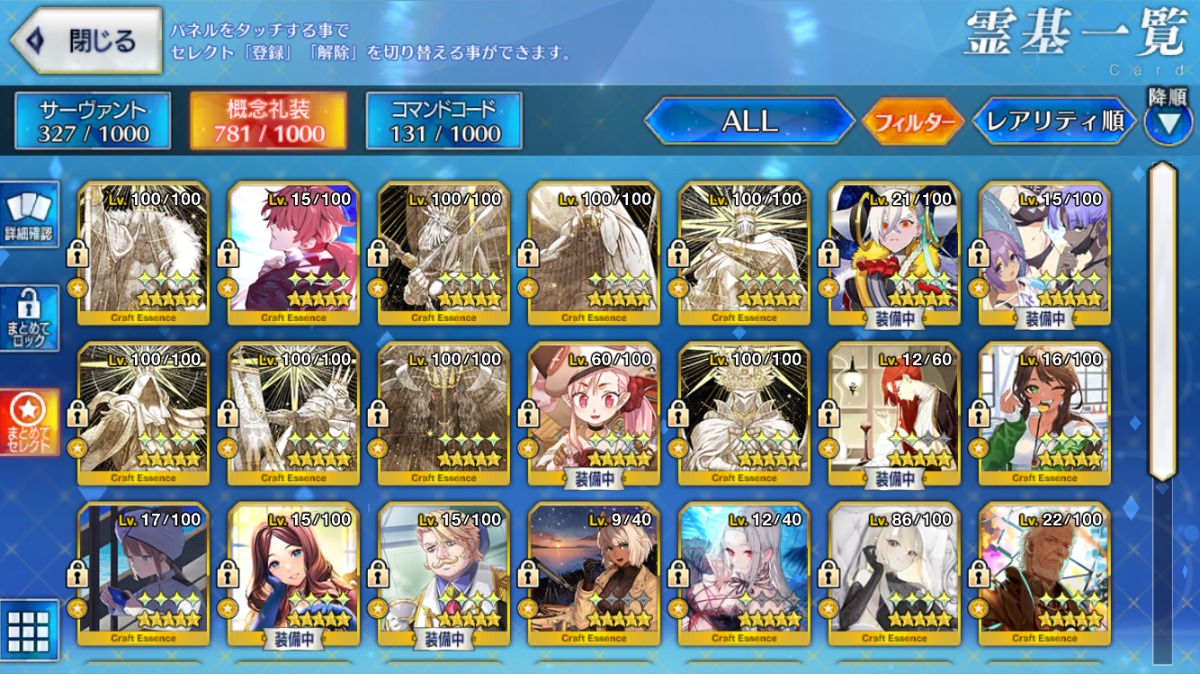Open the フィルター options
This screenshot has height=674, width=1200.
[x=912, y=122]
